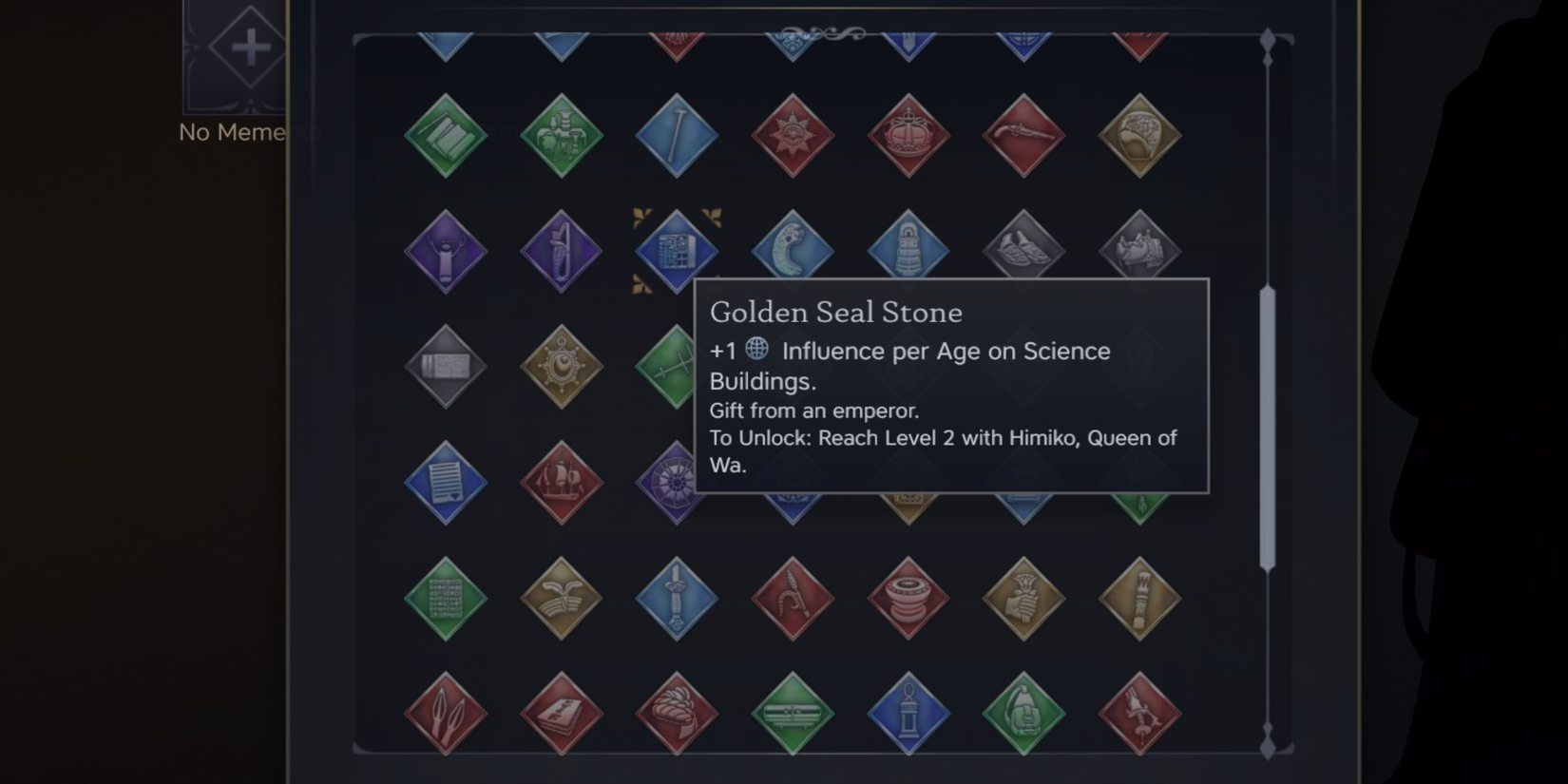Select the blue signed document memento
This screenshot has width=1568, height=784.
[445, 483]
